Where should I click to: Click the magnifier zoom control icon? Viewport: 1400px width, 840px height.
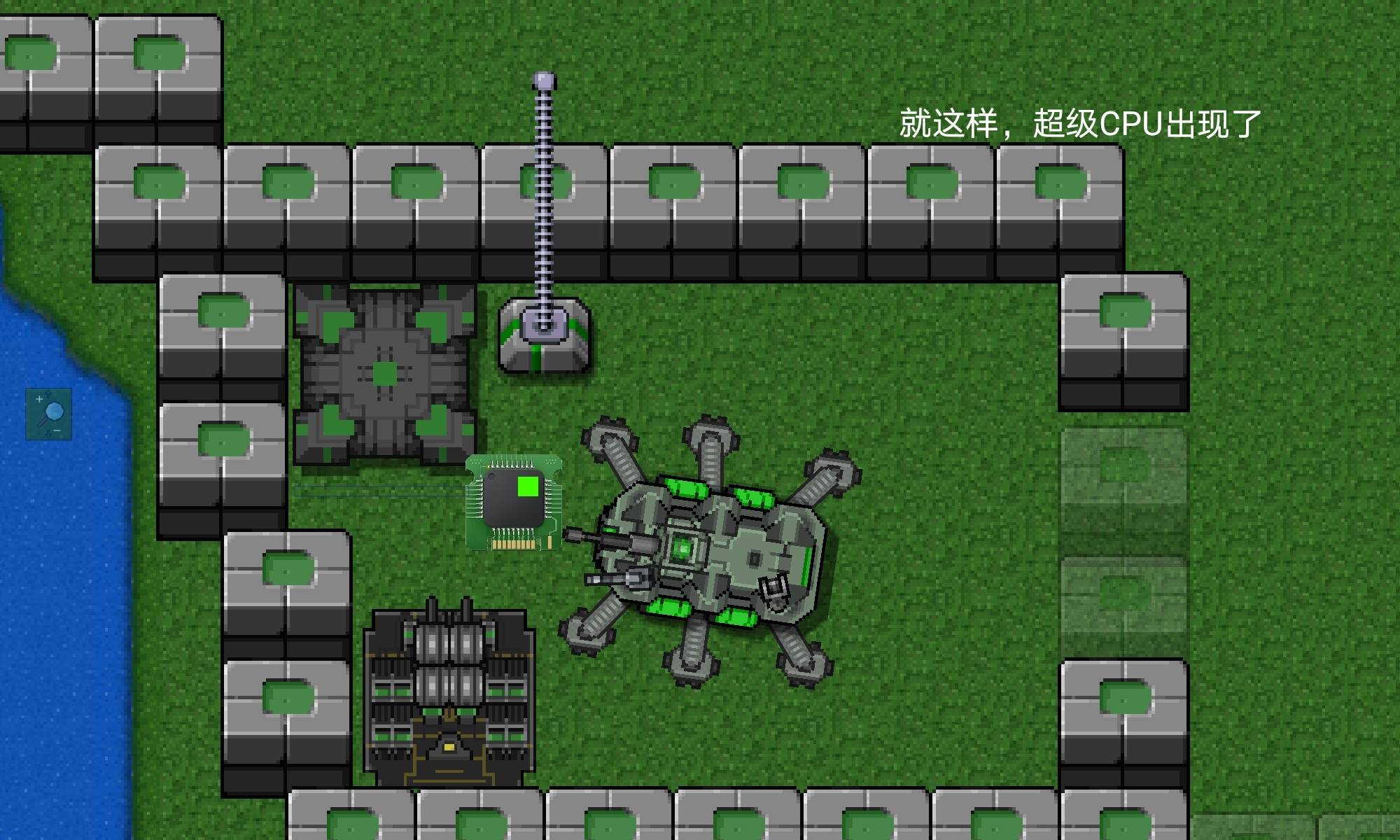click(x=49, y=414)
